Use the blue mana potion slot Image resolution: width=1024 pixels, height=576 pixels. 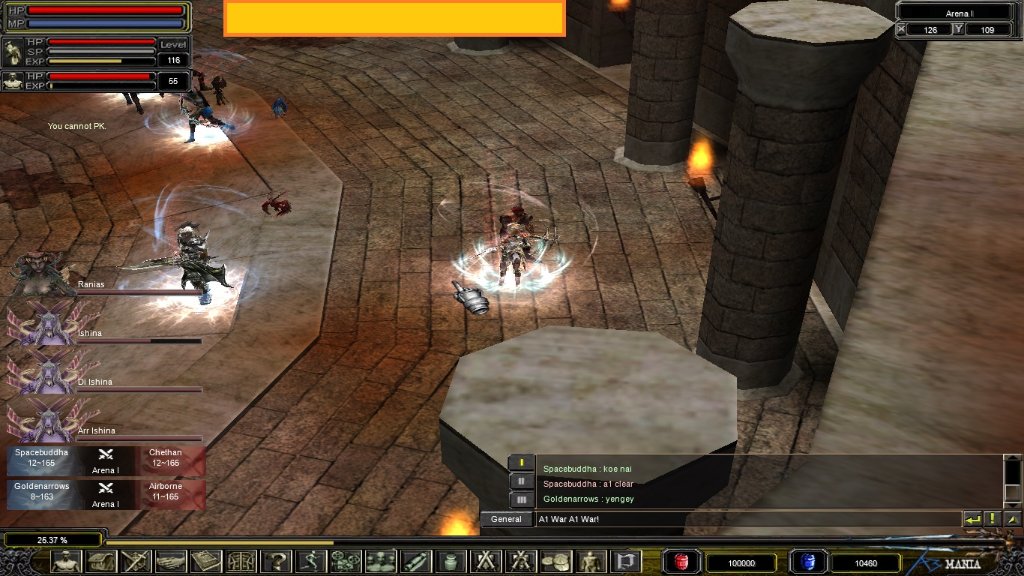coord(806,562)
